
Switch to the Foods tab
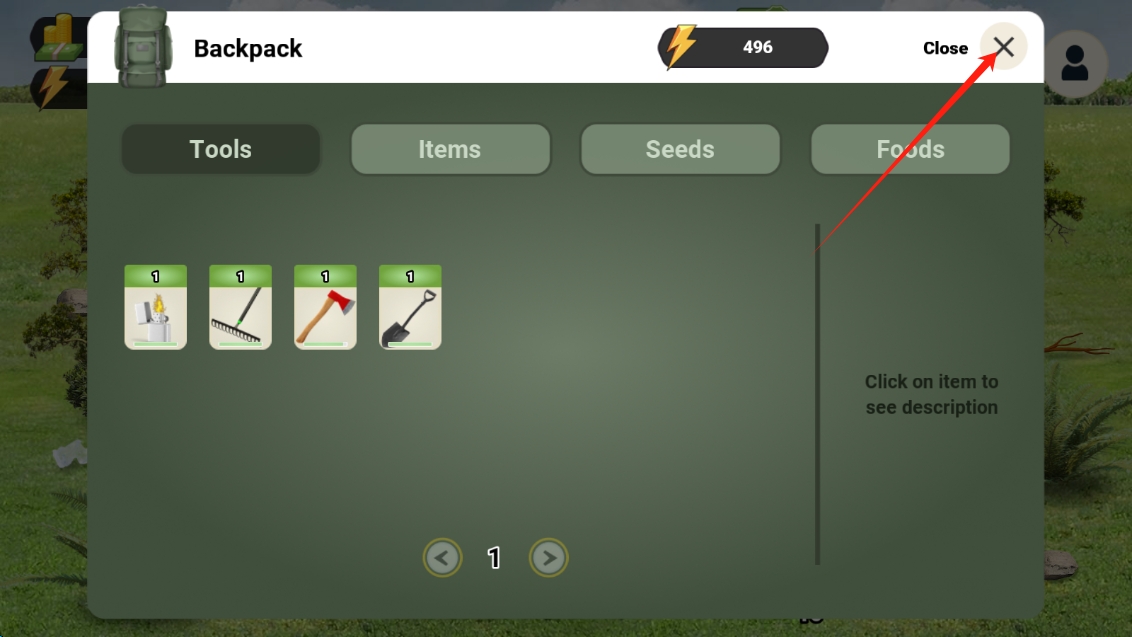(910, 150)
